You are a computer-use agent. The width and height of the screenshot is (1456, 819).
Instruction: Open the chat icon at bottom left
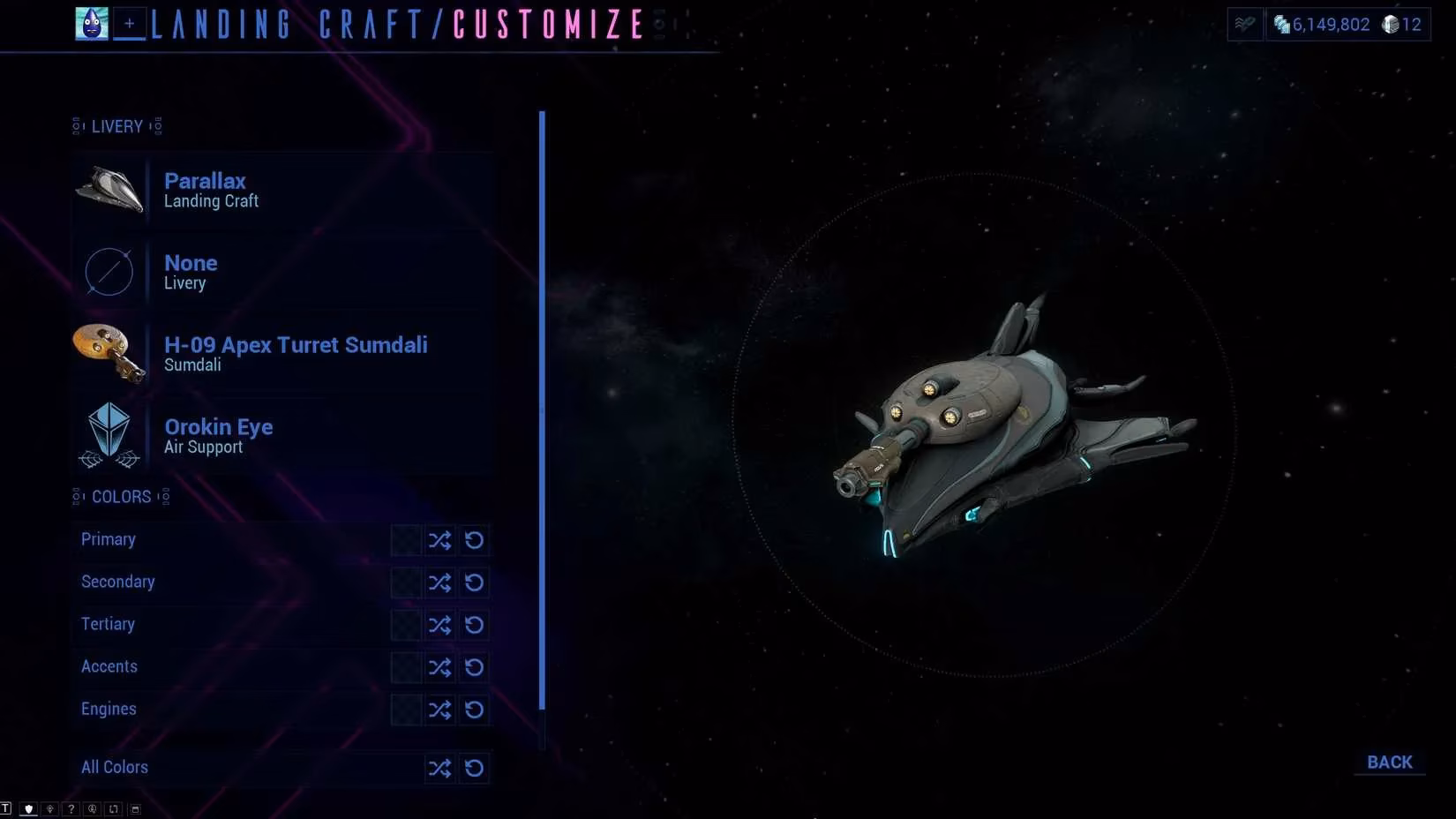(x=91, y=808)
